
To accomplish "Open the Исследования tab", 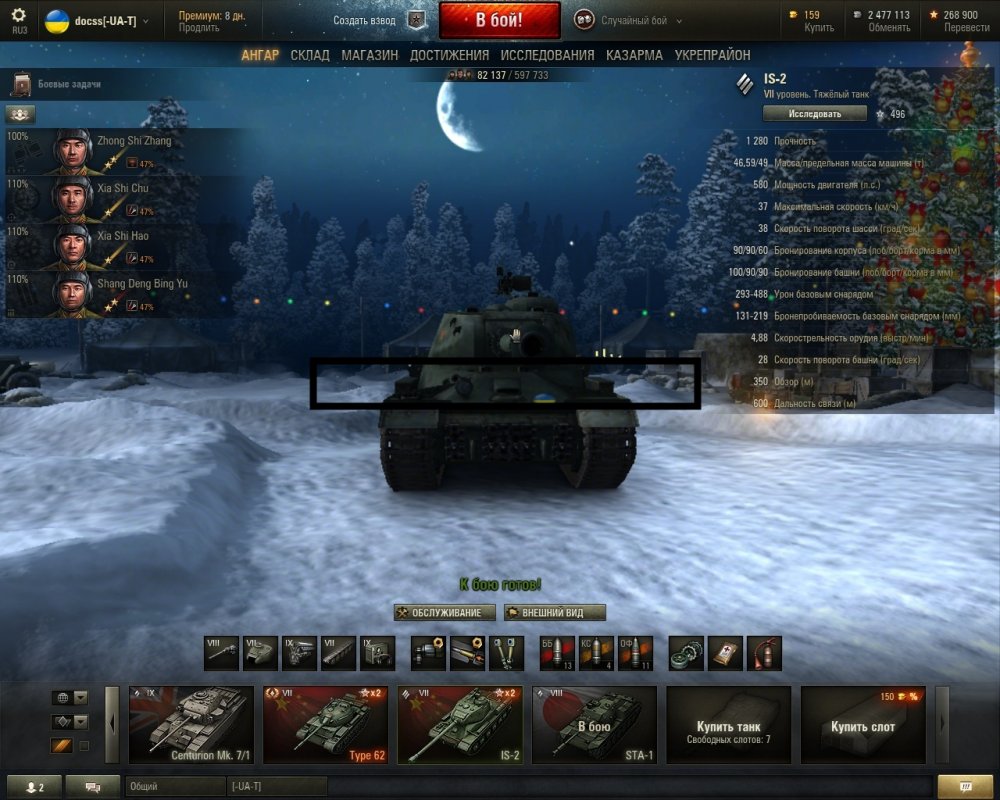I will coord(547,55).
